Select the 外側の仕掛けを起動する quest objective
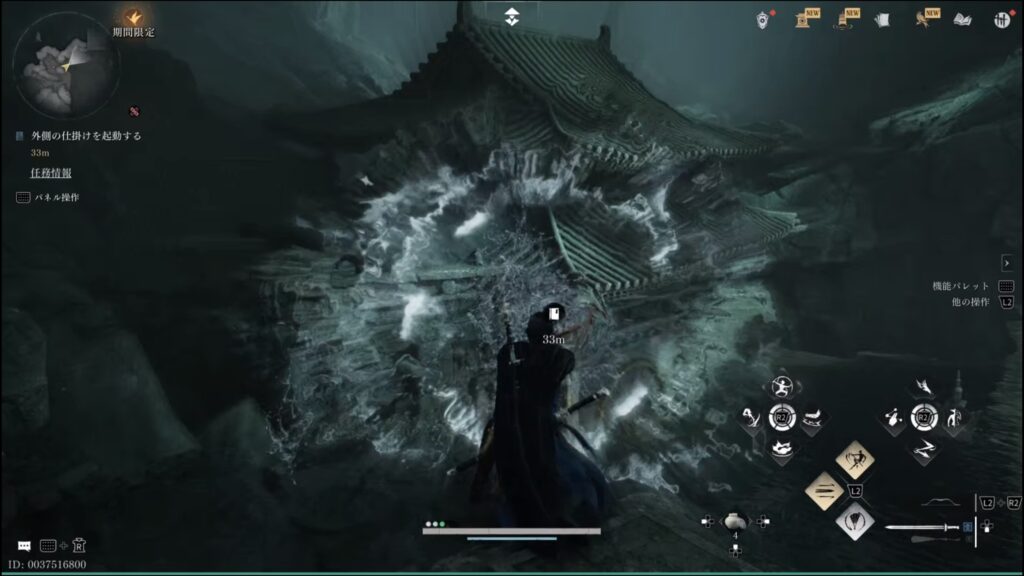 88,136
